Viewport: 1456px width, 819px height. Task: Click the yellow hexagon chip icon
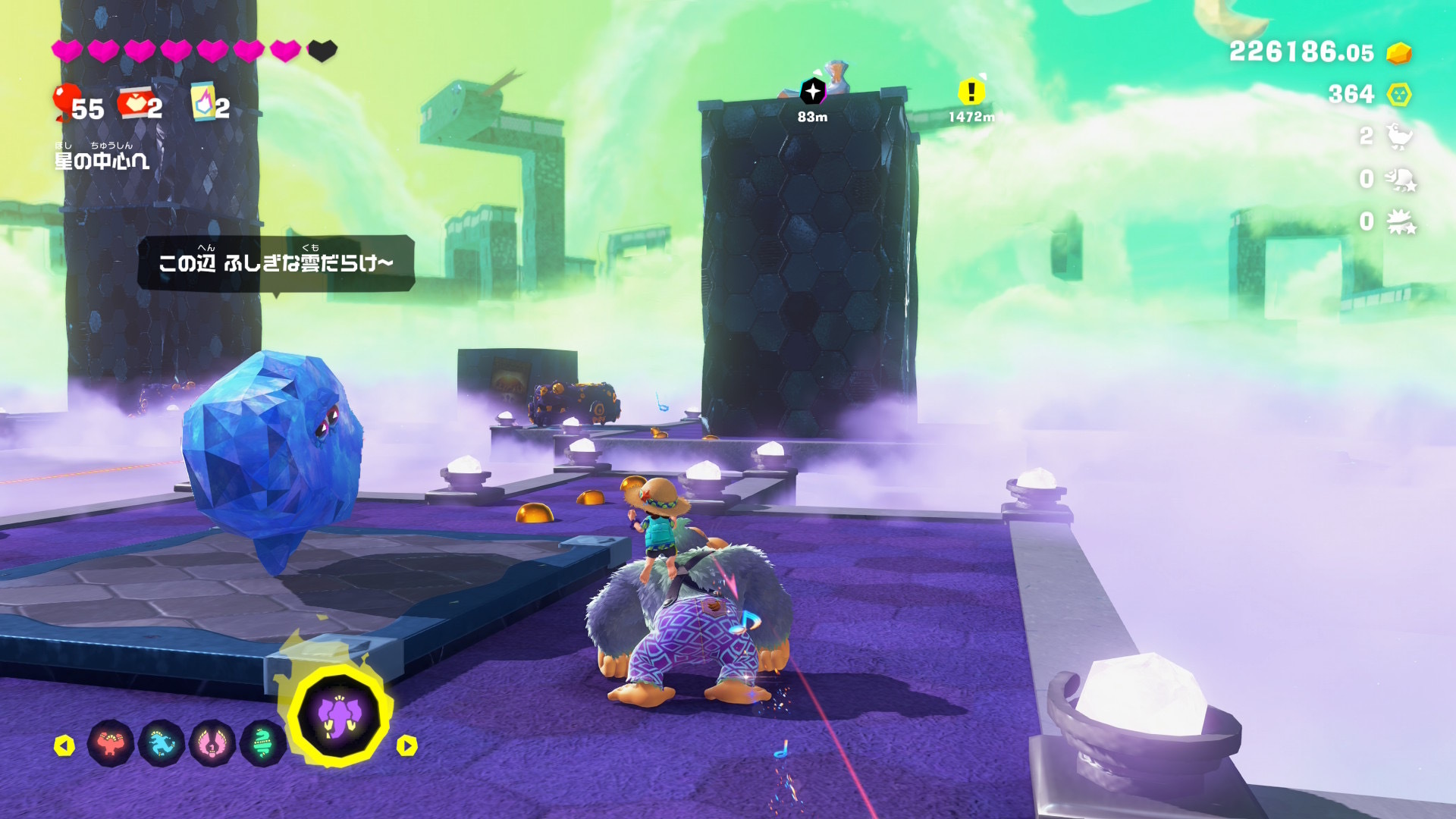point(1399,95)
